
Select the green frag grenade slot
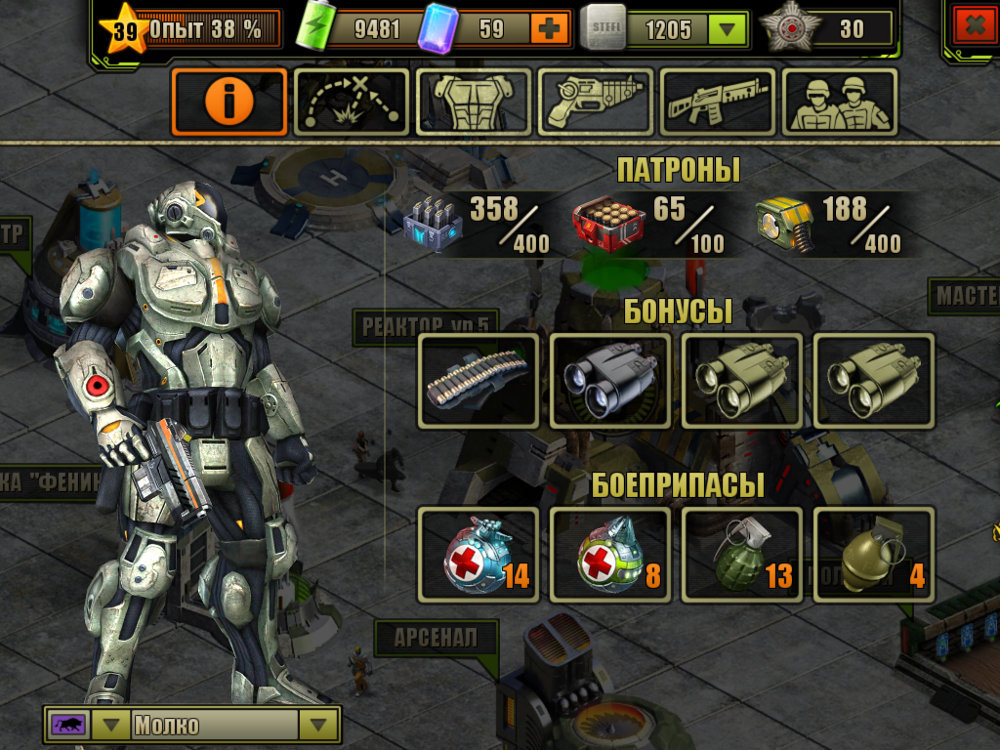tap(742, 555)
